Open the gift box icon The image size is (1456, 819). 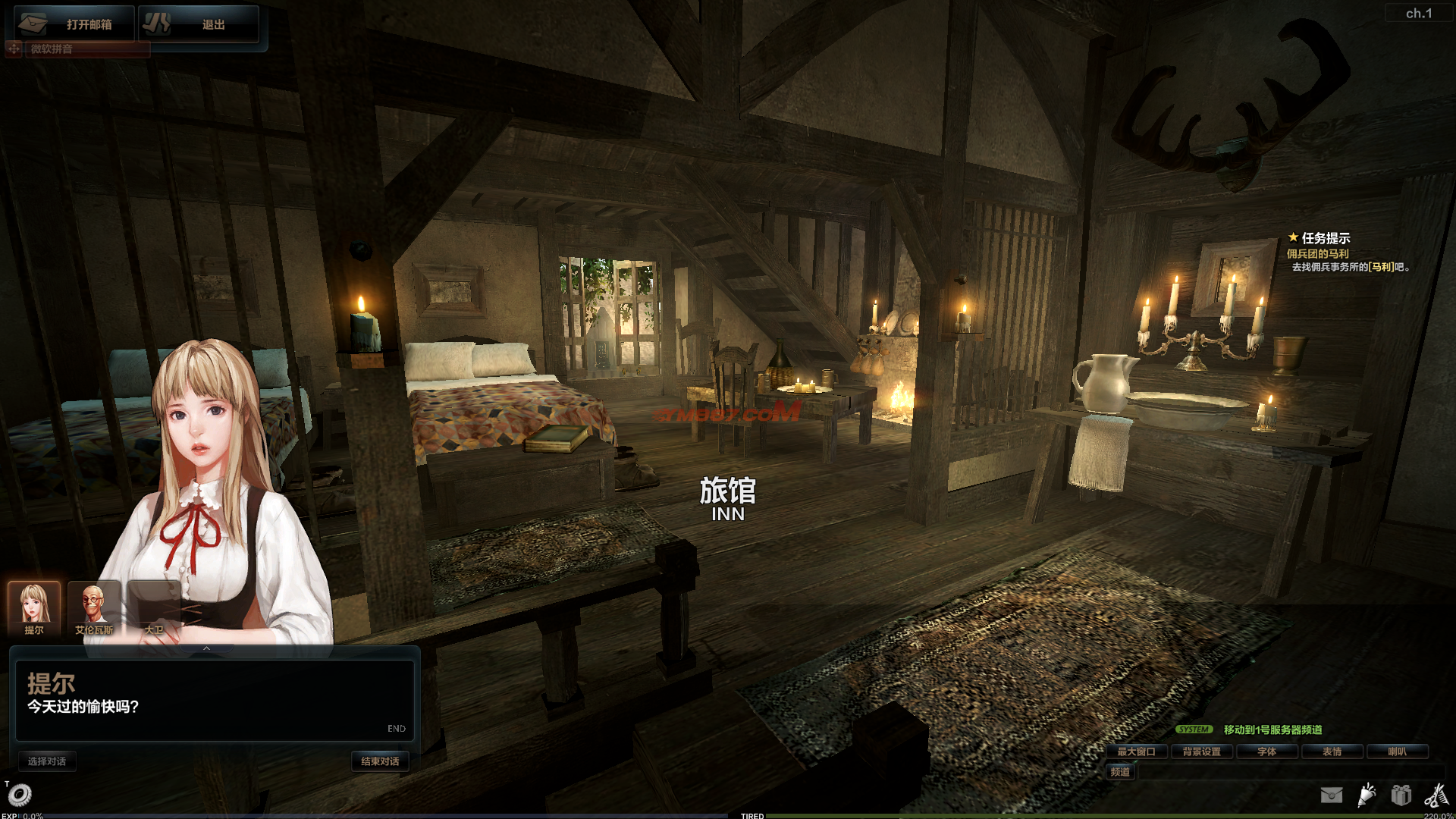click(x=1401, y=795)
